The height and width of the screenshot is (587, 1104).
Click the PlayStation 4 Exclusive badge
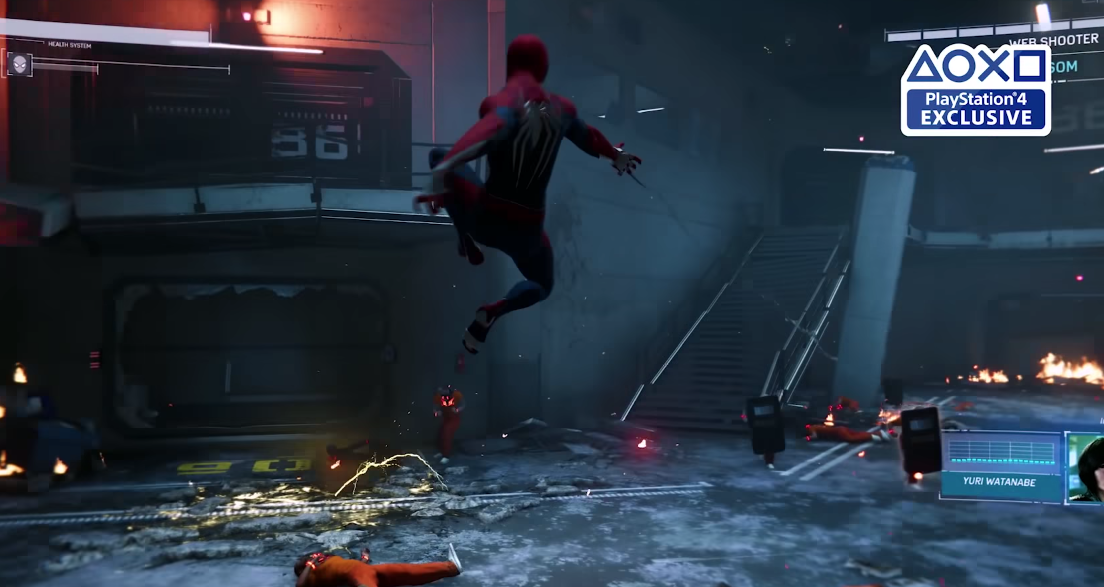pos(975,90)
